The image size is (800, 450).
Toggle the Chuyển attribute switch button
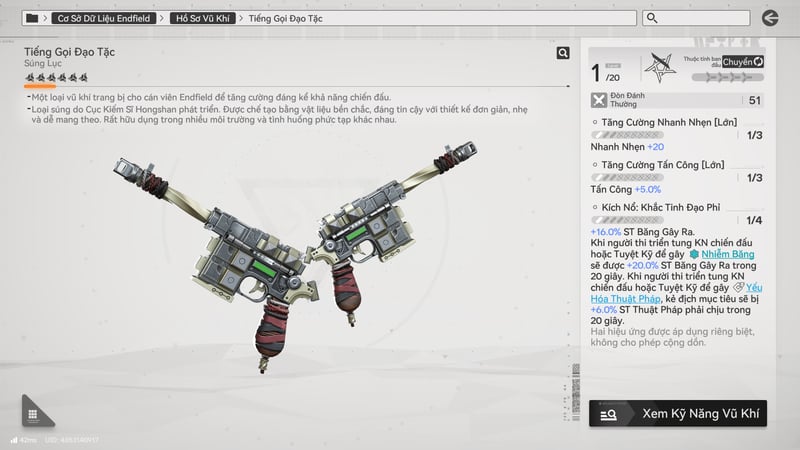coord(743,62)
